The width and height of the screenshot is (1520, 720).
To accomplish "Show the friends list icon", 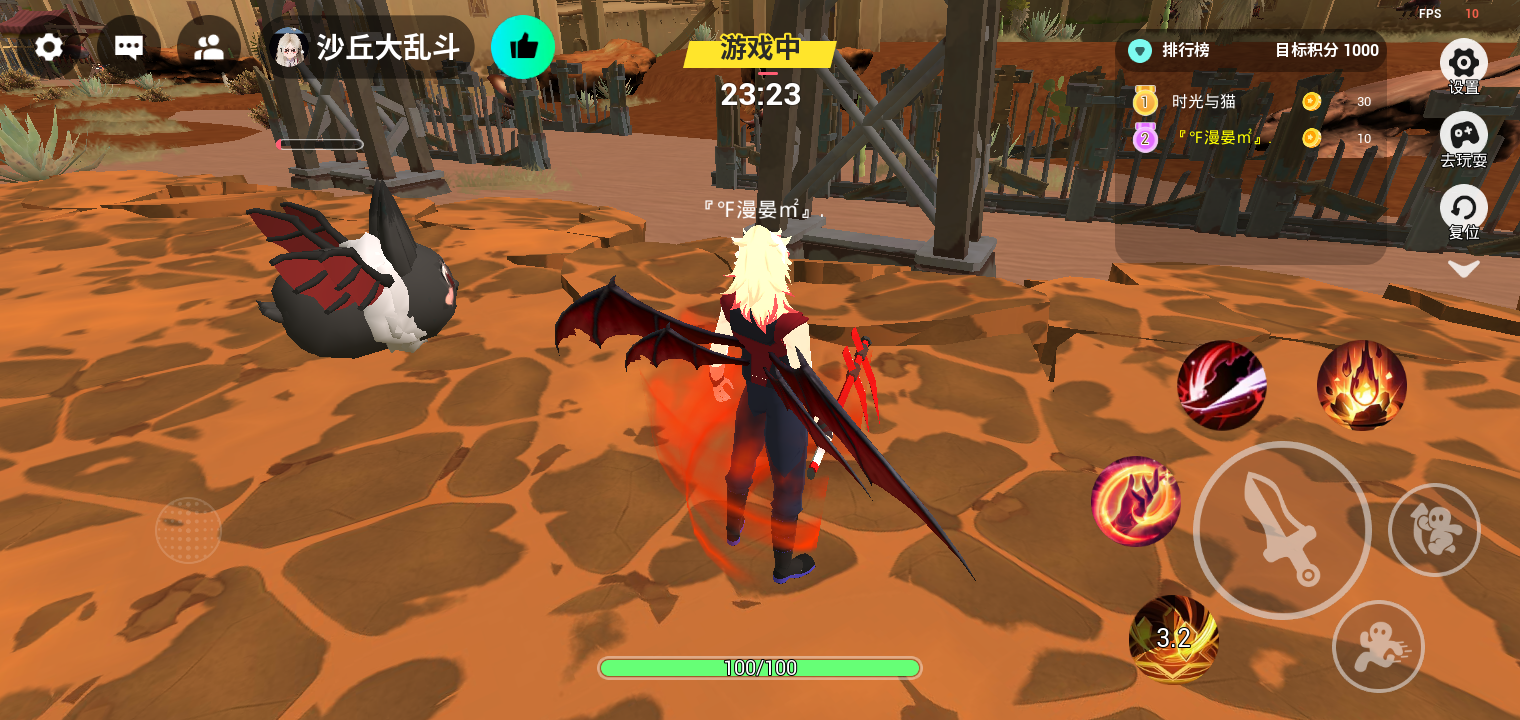I will [x=209, y=47].
